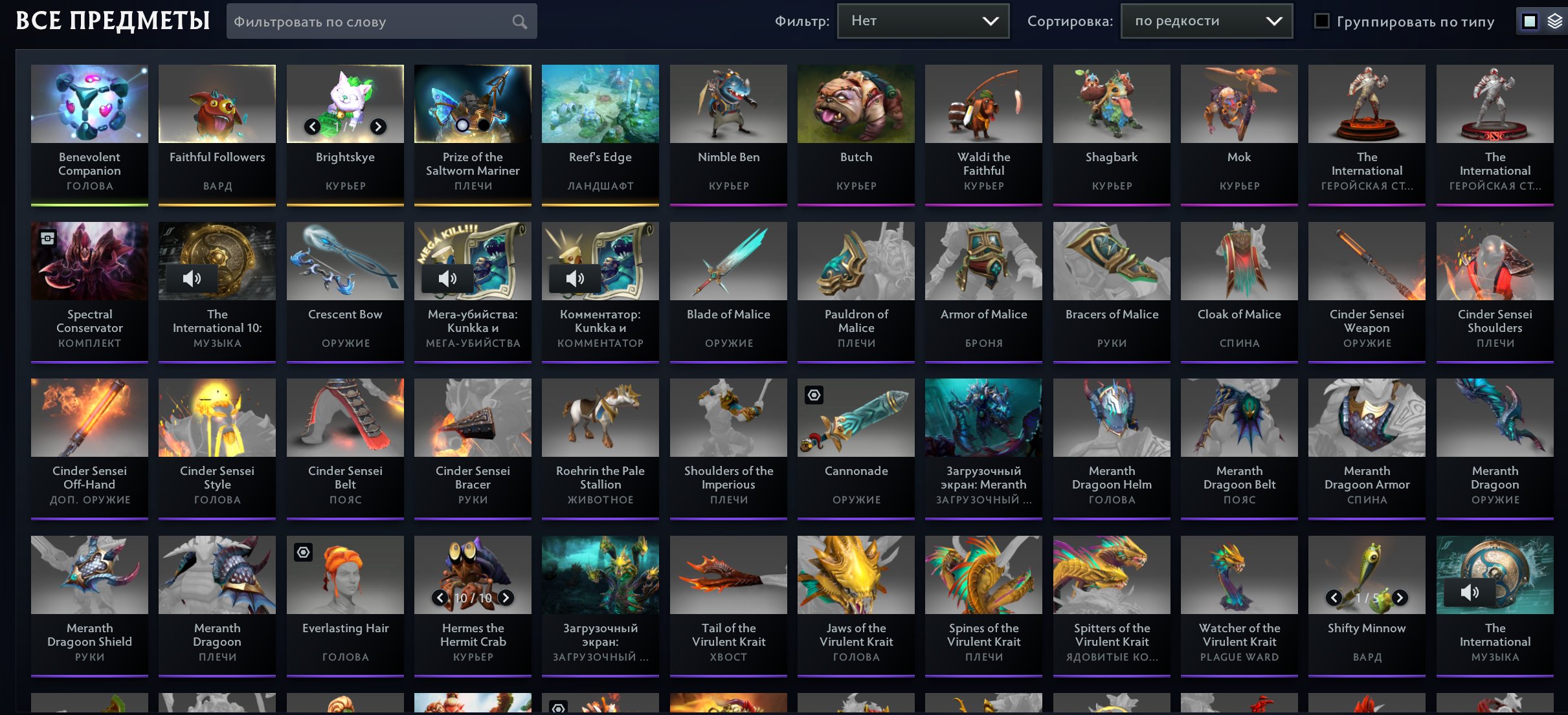Open the Crescent Bow weapon item
Viewport: 1568px width, 715px height.
(344, 261)
